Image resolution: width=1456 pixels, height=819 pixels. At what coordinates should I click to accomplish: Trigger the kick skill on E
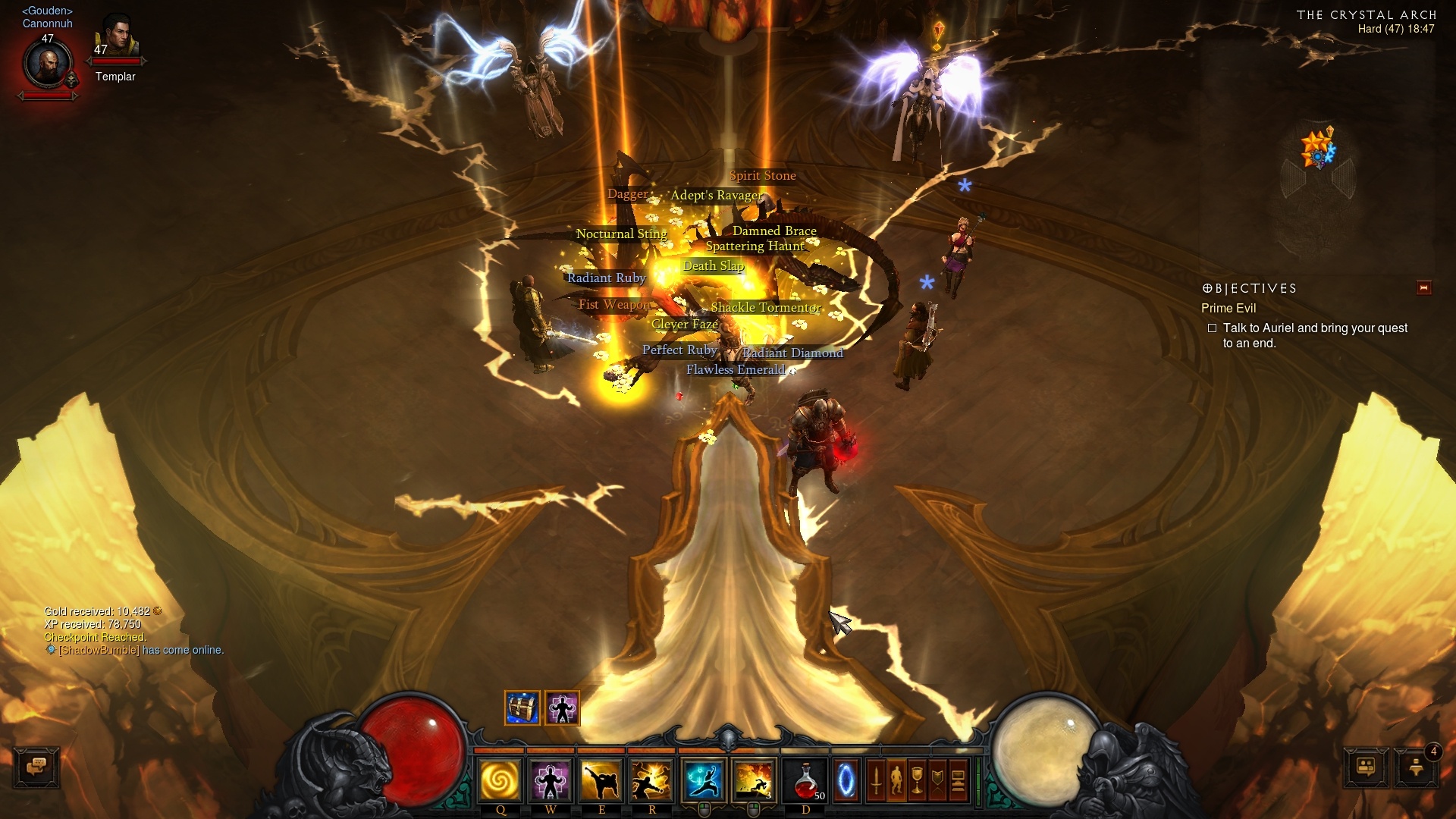click(x=601, y=780)
